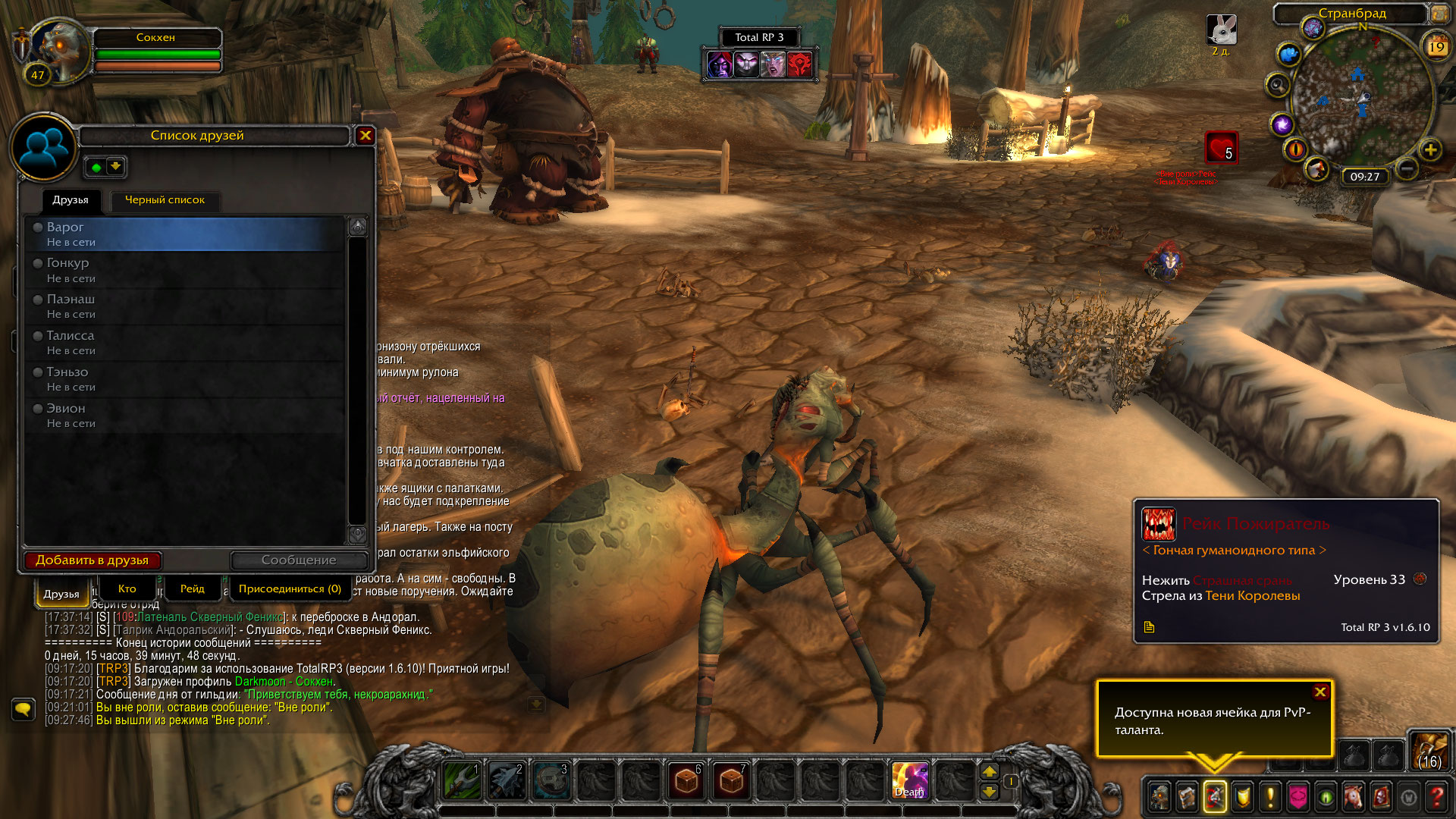Zoom out the minimap

[1407, 168]
